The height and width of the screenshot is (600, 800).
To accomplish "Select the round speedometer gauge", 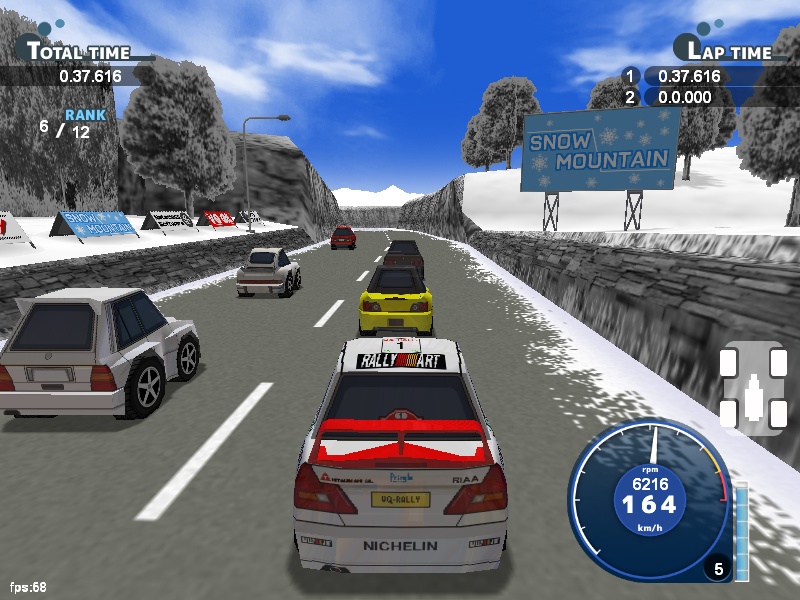I will [x=650, y=502].
